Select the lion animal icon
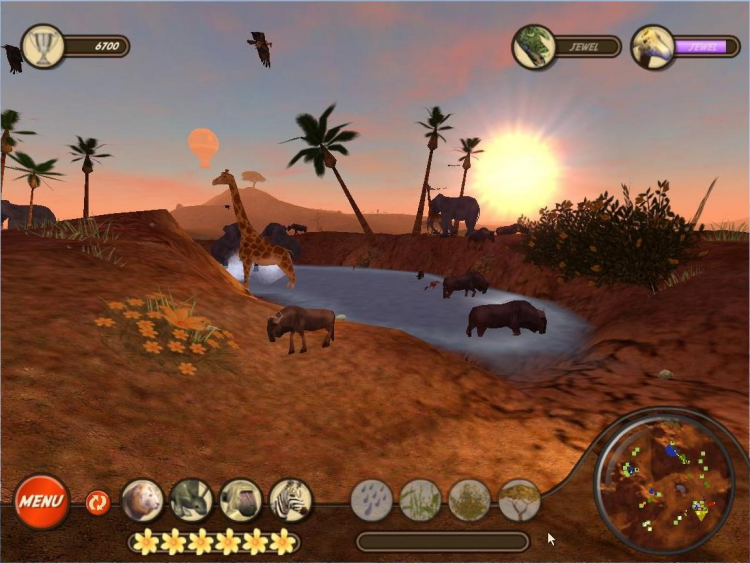The width and height of the screenshot is (750, 563). [142, 500]
